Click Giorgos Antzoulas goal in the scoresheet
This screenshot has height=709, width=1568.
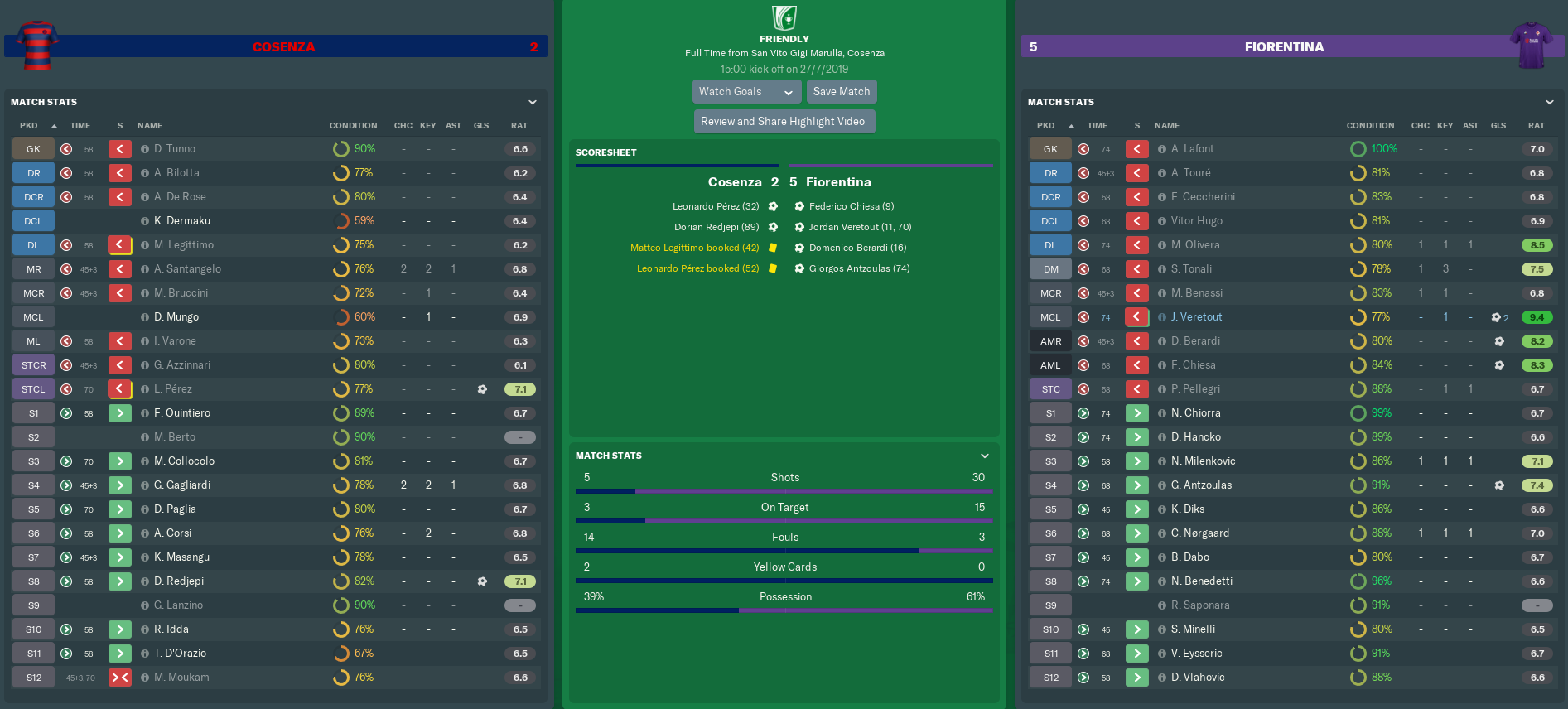click(x=859, y=268)
